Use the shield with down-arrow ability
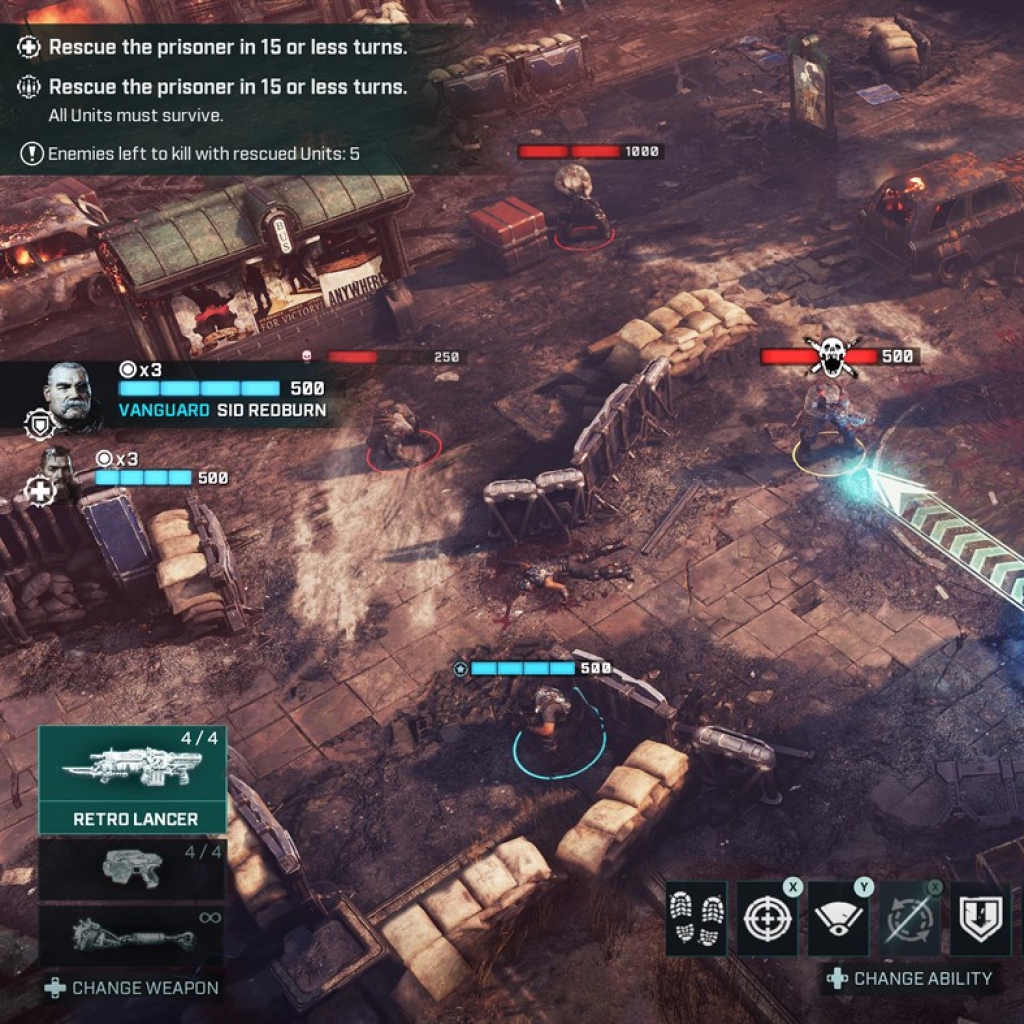Image resolution: width=1024 pixels, height=1024 pixels. 980,918
